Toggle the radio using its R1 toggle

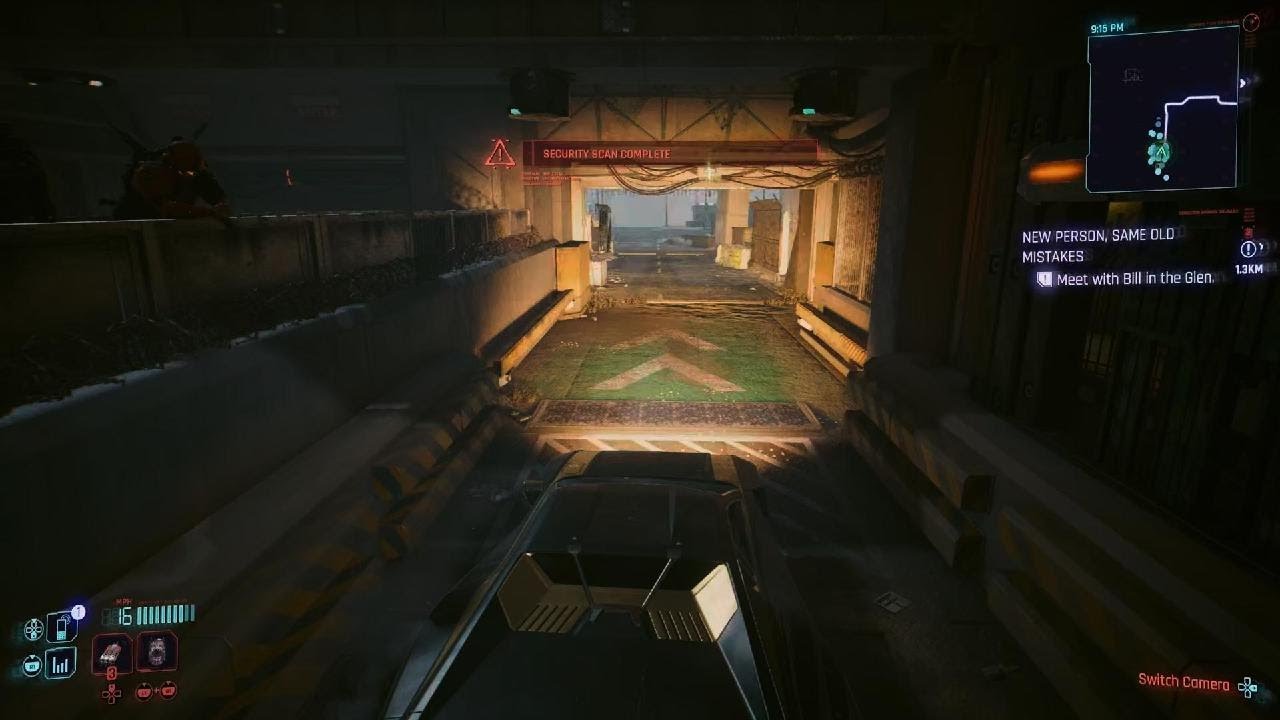[31, 663]
